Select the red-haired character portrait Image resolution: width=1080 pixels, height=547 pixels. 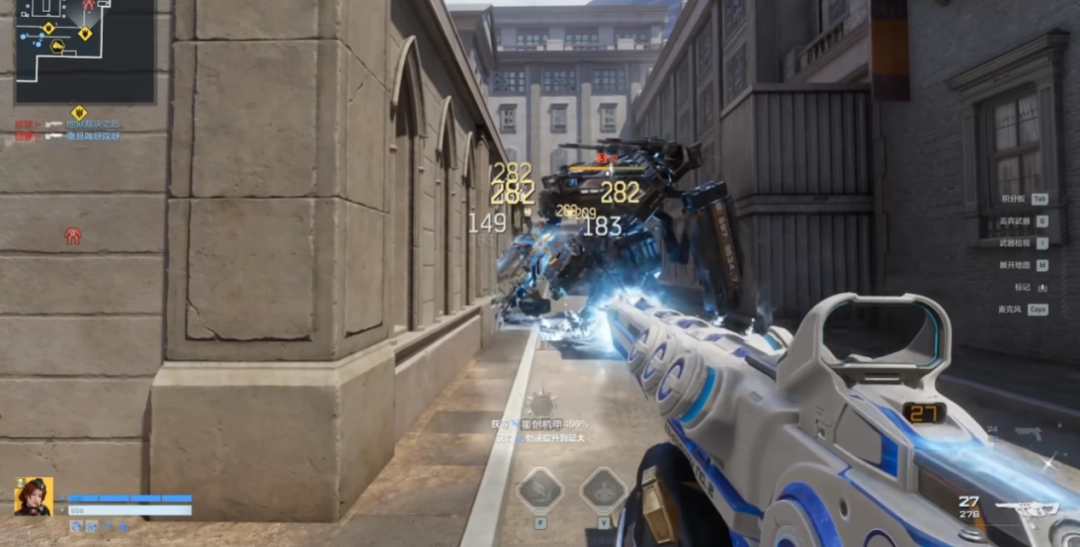pyautogui.click(x=33, y=496)
